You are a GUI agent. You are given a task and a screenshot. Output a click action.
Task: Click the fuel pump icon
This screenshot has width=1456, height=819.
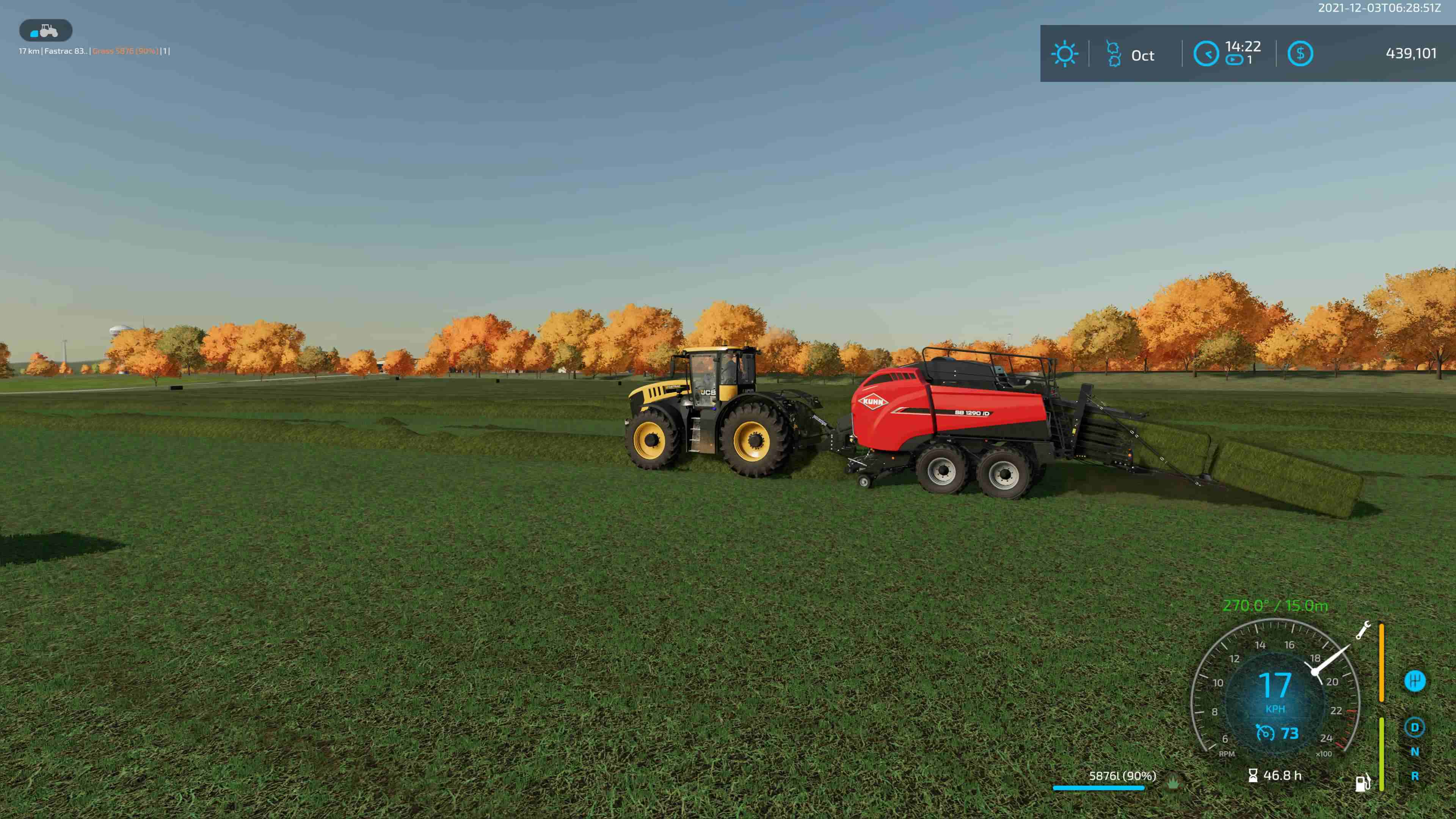pos(1362,783)
